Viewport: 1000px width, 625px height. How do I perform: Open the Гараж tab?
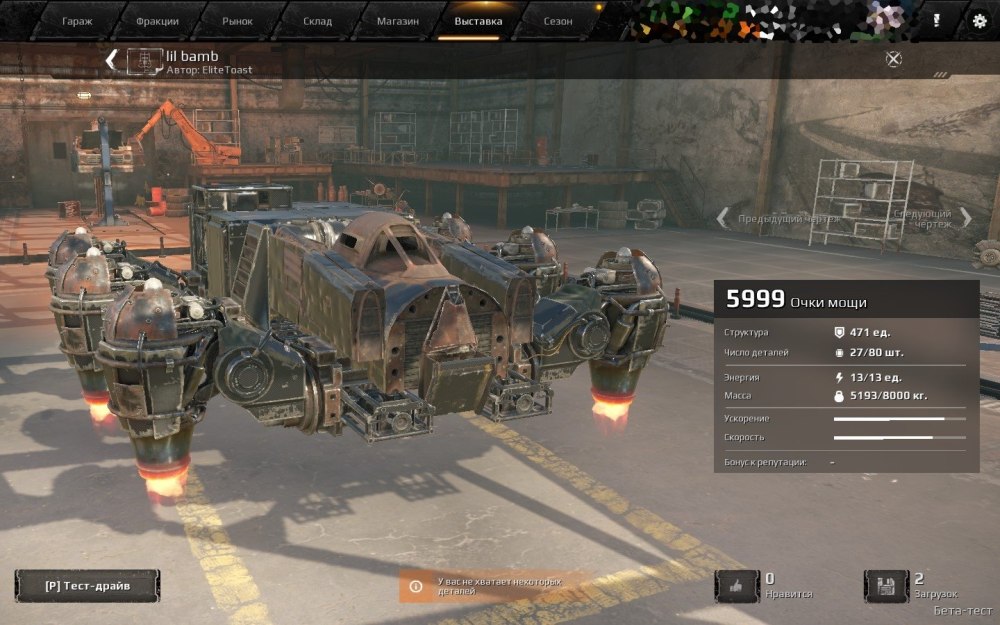(x=76, y=20)
